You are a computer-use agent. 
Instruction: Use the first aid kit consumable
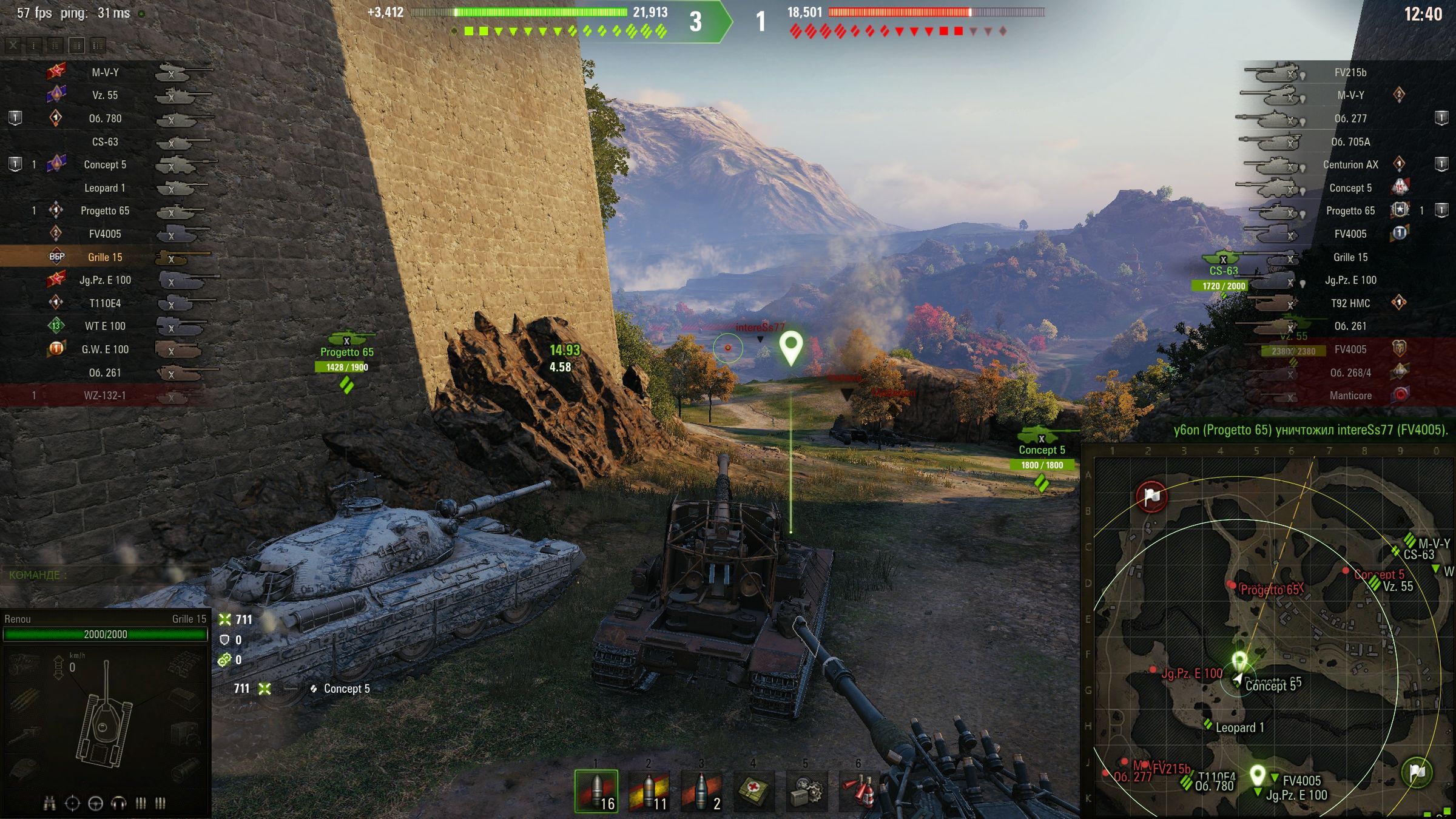pos(753,790)
